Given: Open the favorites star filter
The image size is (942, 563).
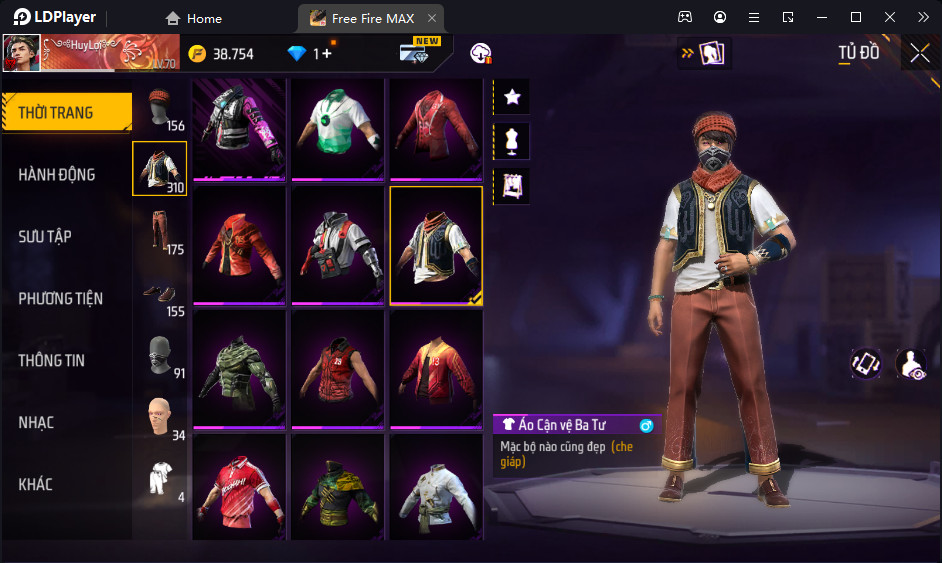Looking at the screenshot, I should click(x=512, y=97).
